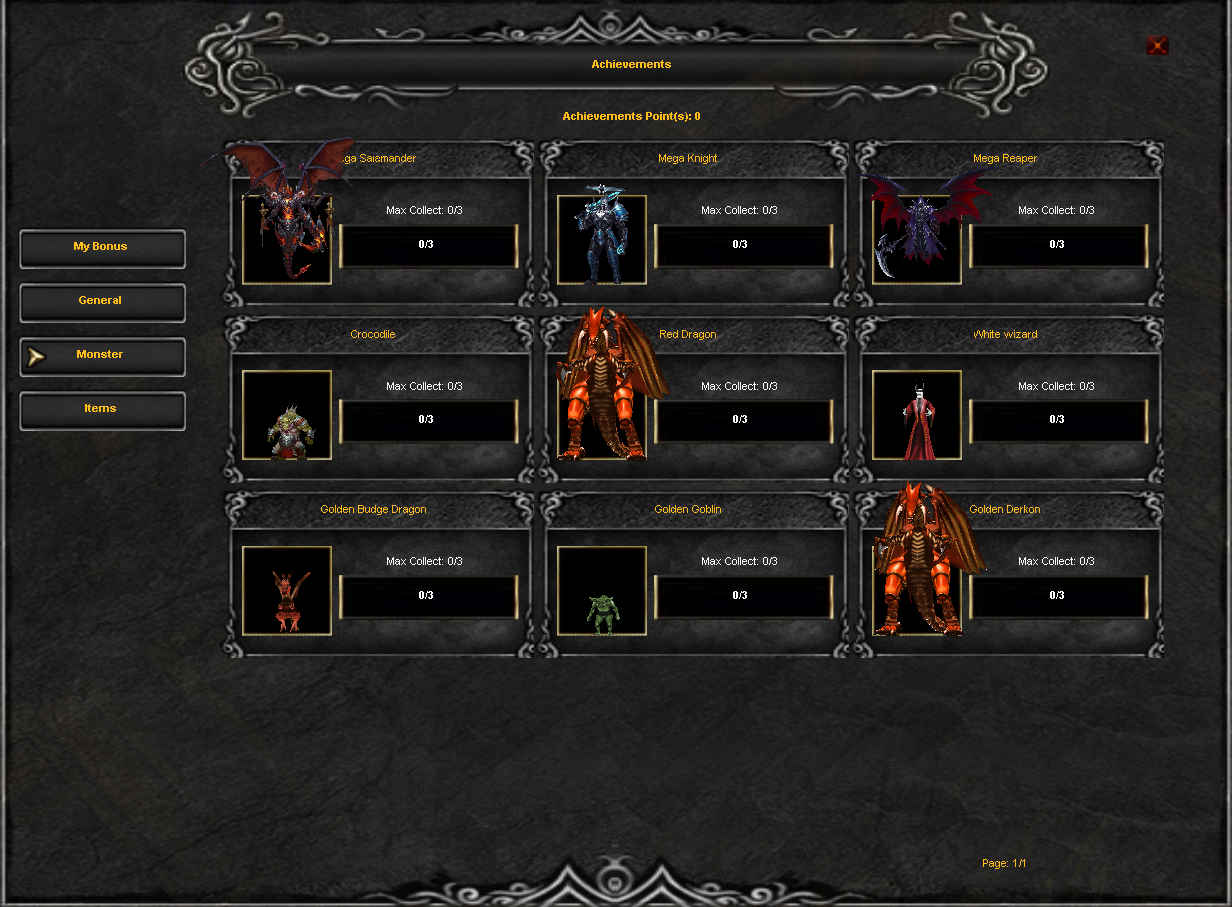The height and width of the screenshot is (907, 1232).
Task: Show the Items achievements tab
Action: click(102, 410)
